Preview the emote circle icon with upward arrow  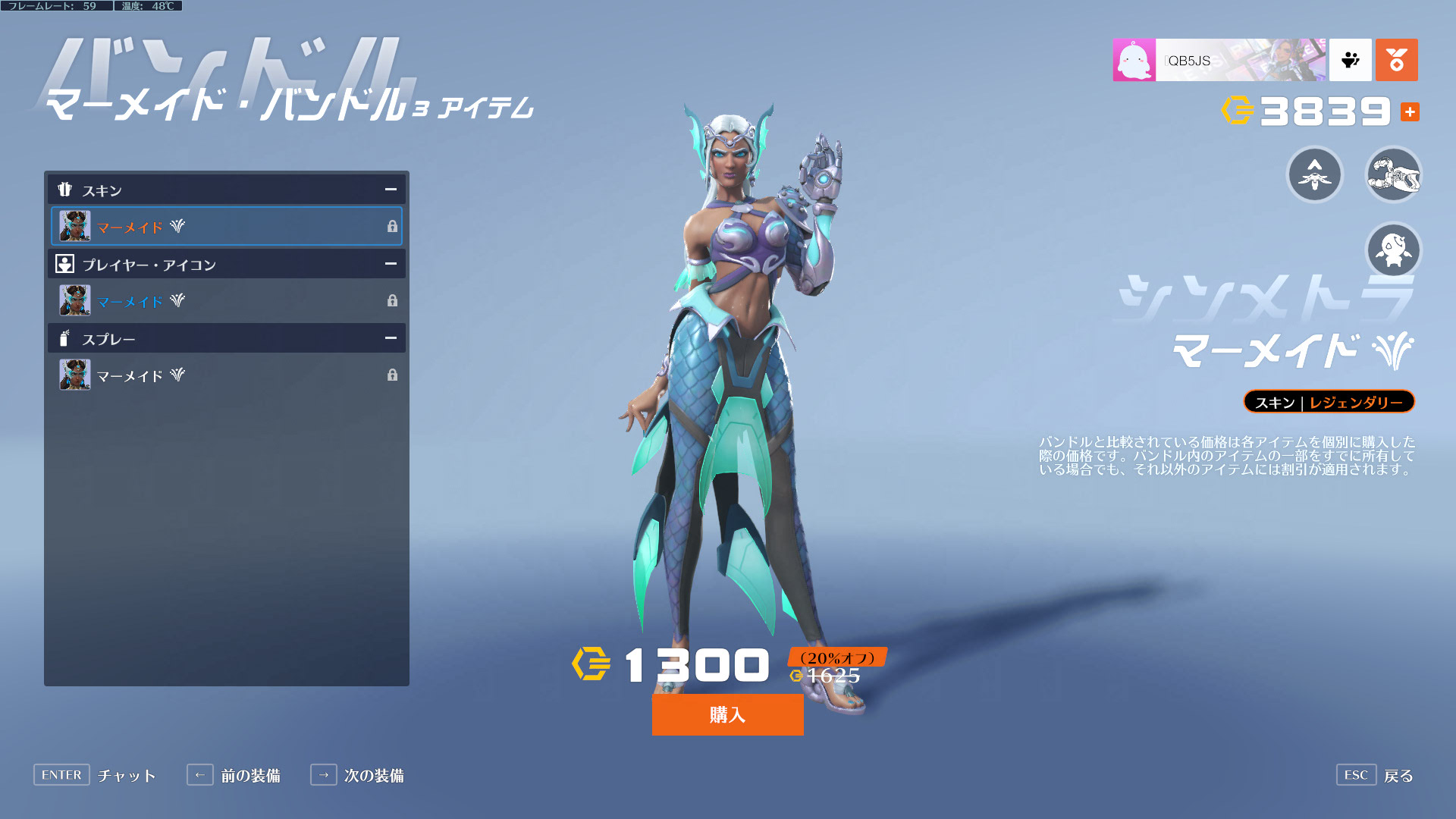click(1315, 174)
